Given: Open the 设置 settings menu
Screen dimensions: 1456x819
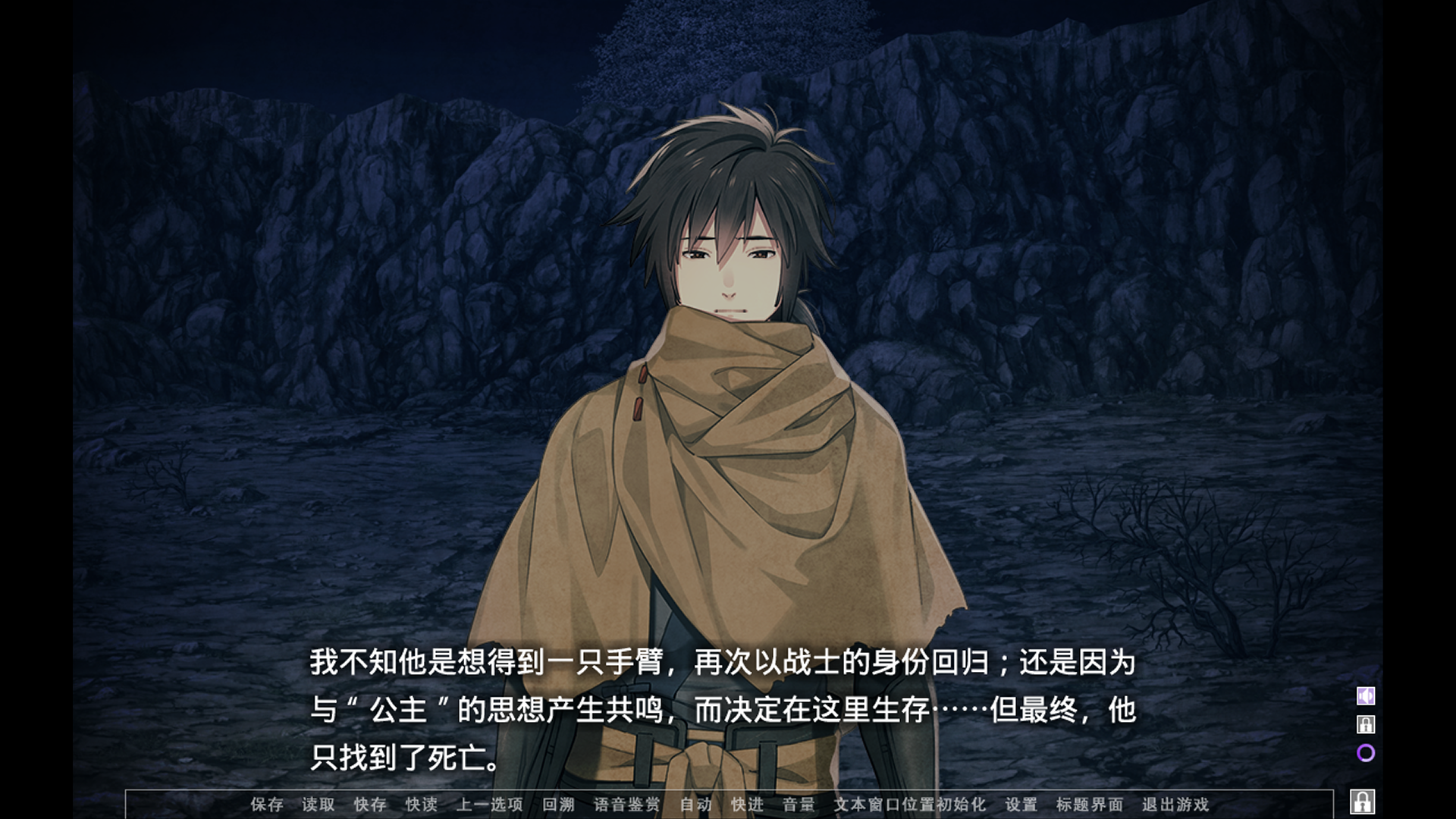Looking at the screenshot, I should click(1021, 805).
